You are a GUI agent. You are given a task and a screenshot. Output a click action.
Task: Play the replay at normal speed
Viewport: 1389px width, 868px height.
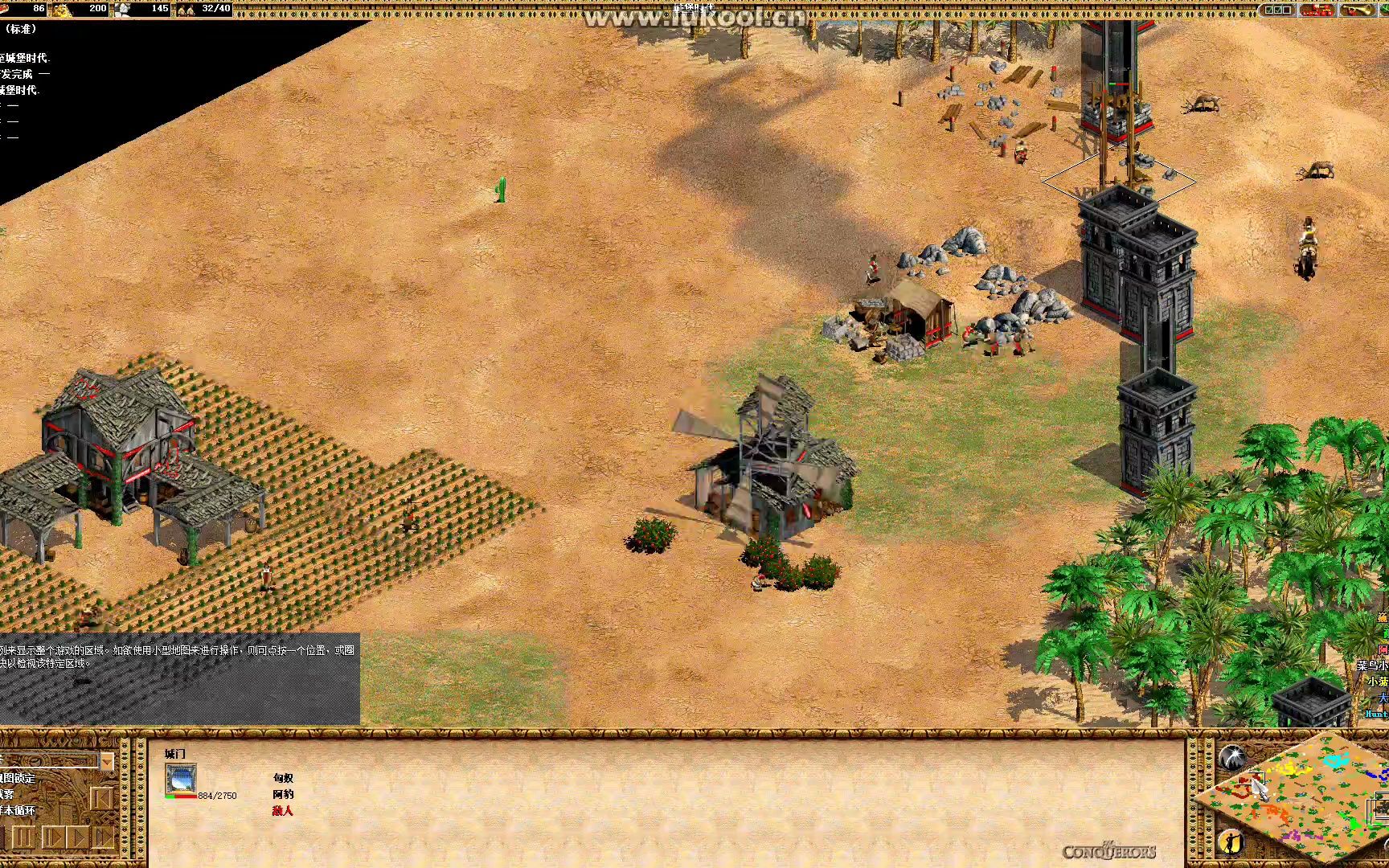pyautogui.click(x=77, y=838)
